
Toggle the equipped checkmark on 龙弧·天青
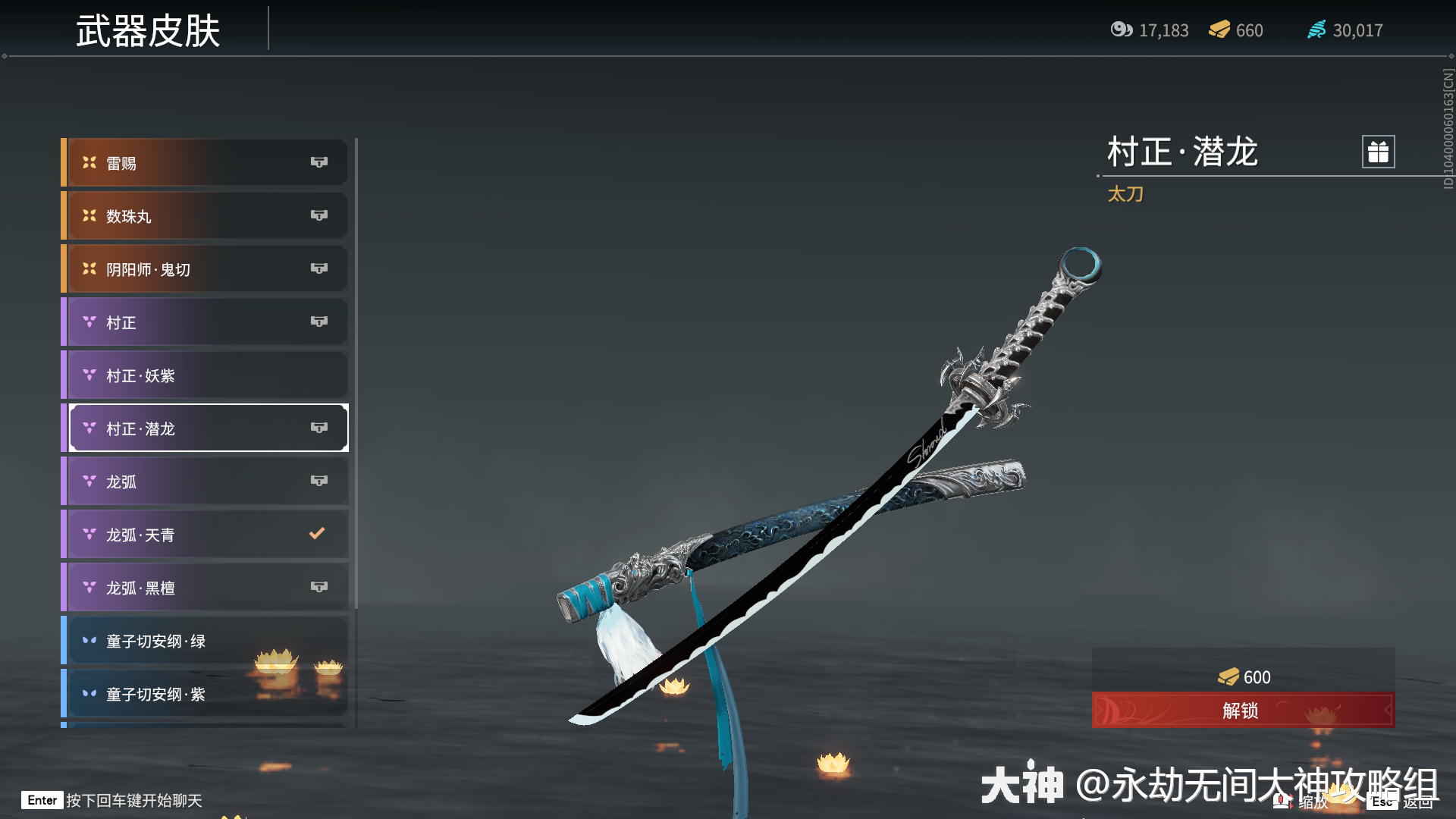[x=318, y=533]
